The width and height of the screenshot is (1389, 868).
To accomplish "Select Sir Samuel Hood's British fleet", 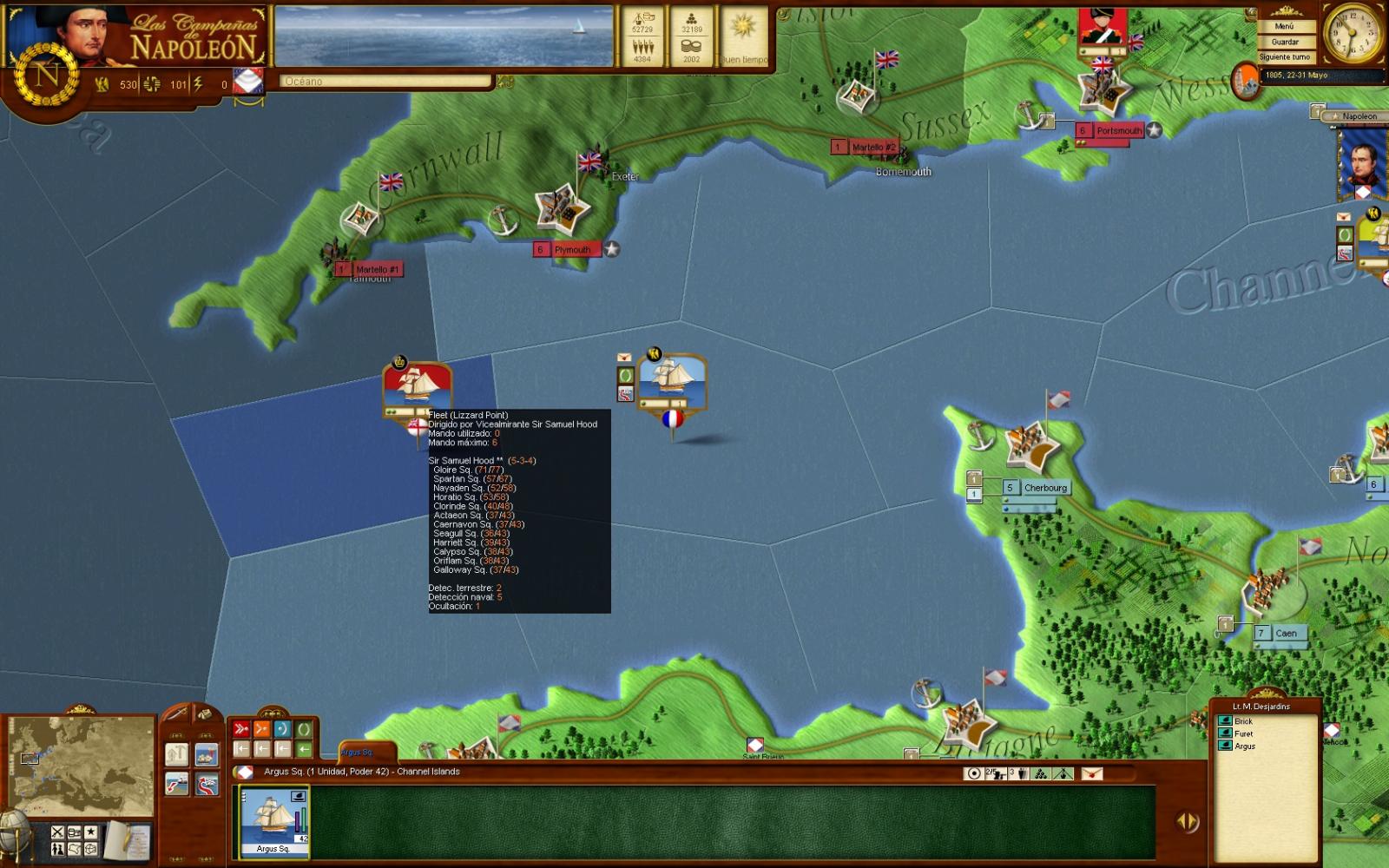I will [417, 389].
